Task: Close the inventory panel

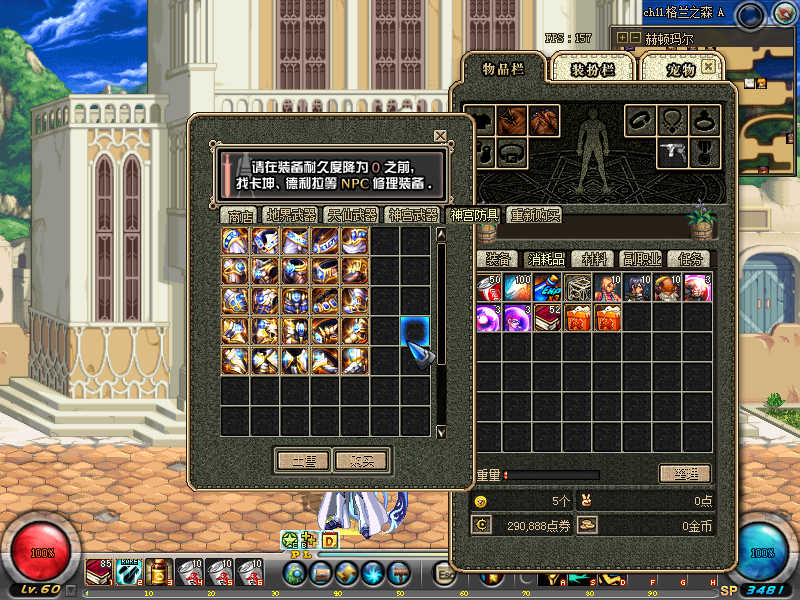Action: pos(709,66)
